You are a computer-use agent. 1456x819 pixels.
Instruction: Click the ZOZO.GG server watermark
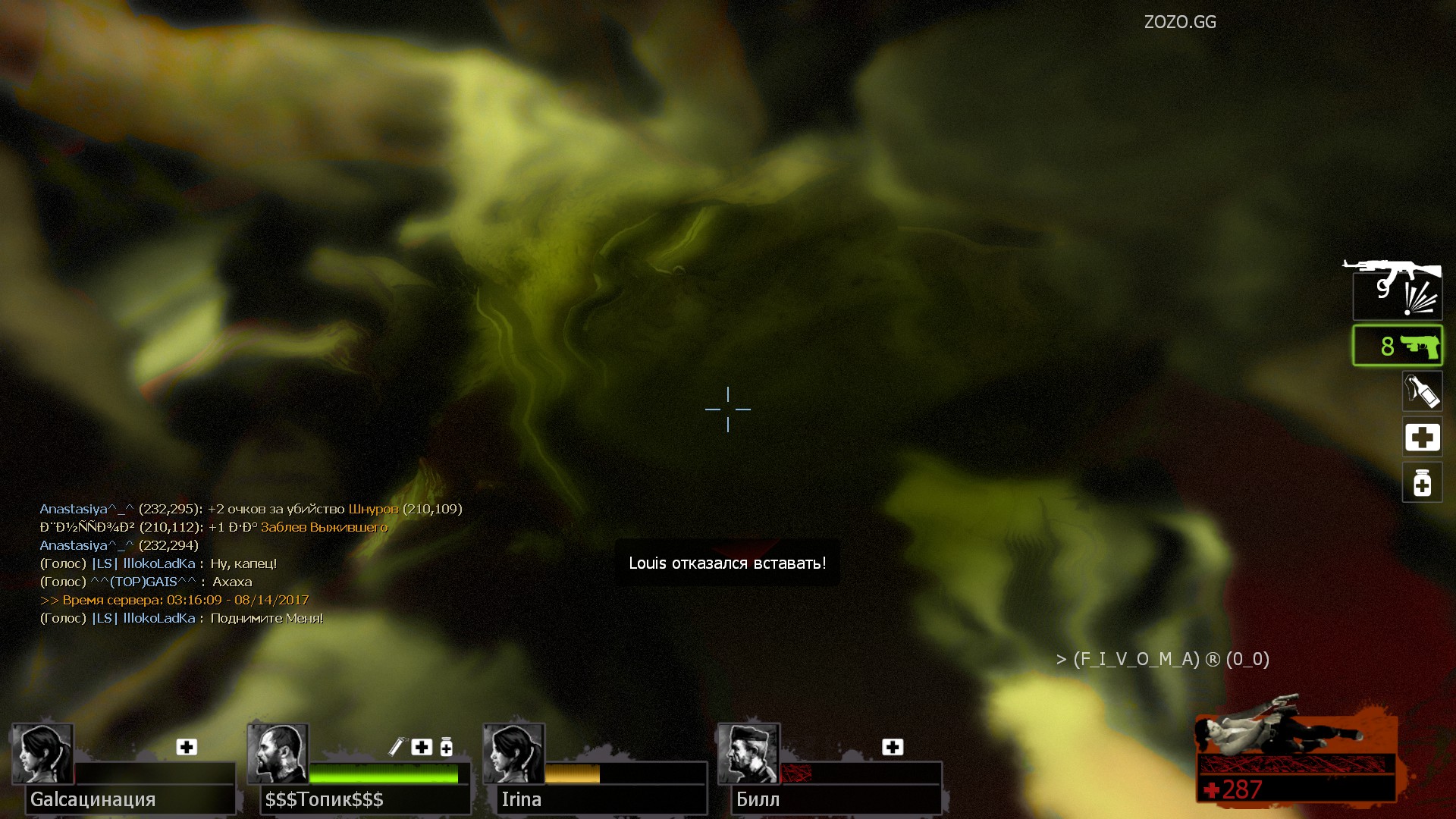(1180, 22)
